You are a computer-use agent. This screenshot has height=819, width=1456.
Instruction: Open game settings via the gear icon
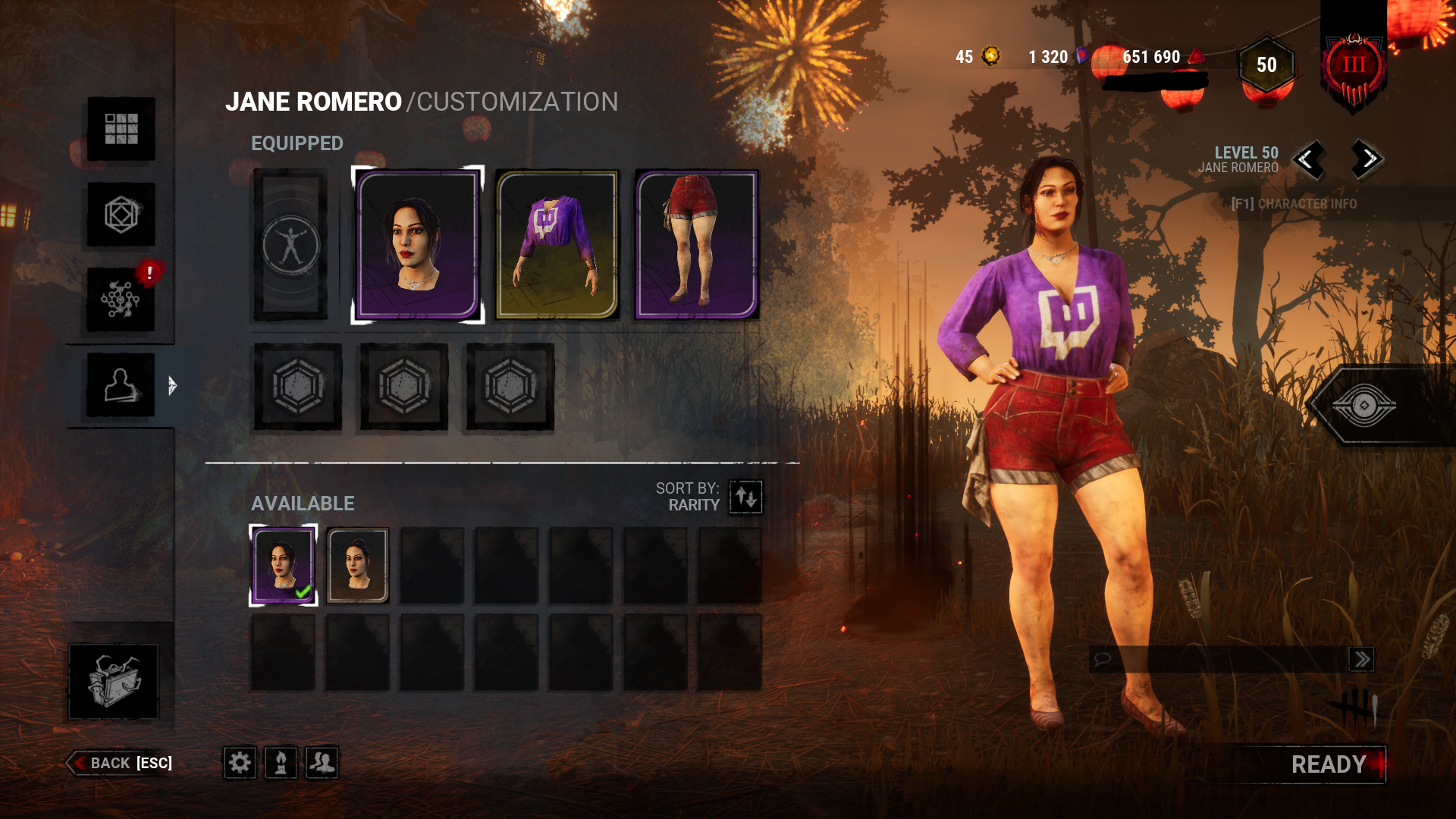click(240, 764)
